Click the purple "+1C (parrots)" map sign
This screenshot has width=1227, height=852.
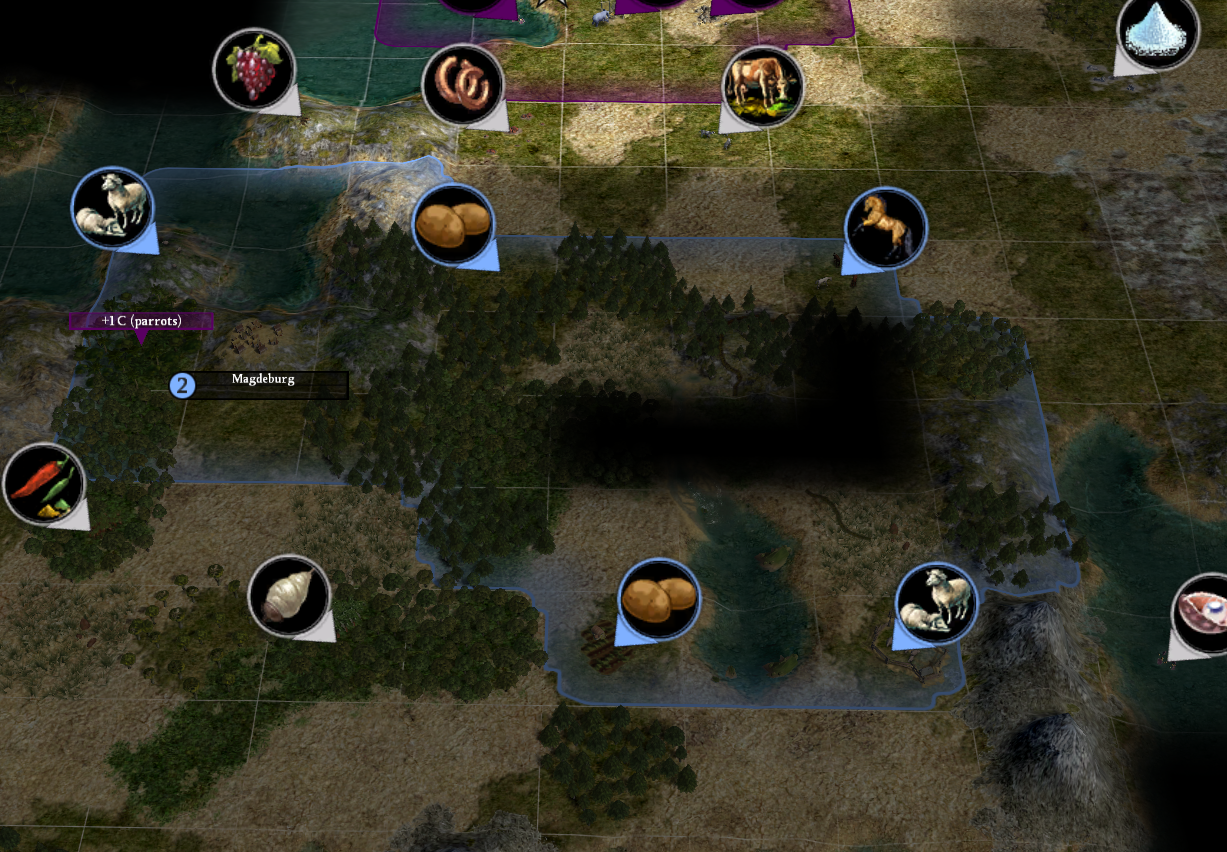click(141, 321)
